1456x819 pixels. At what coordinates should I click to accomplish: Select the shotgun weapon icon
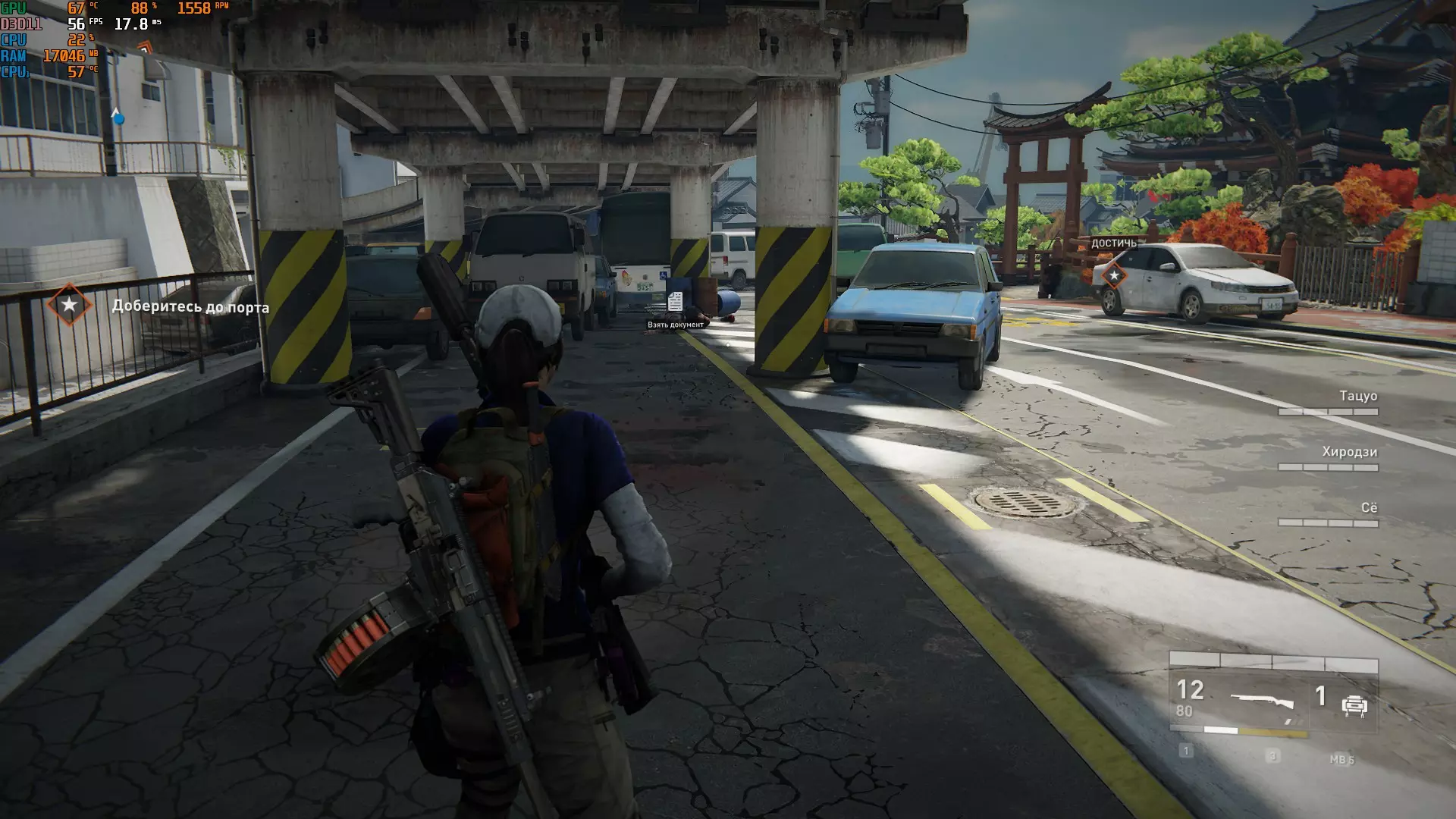(1262, 701)
